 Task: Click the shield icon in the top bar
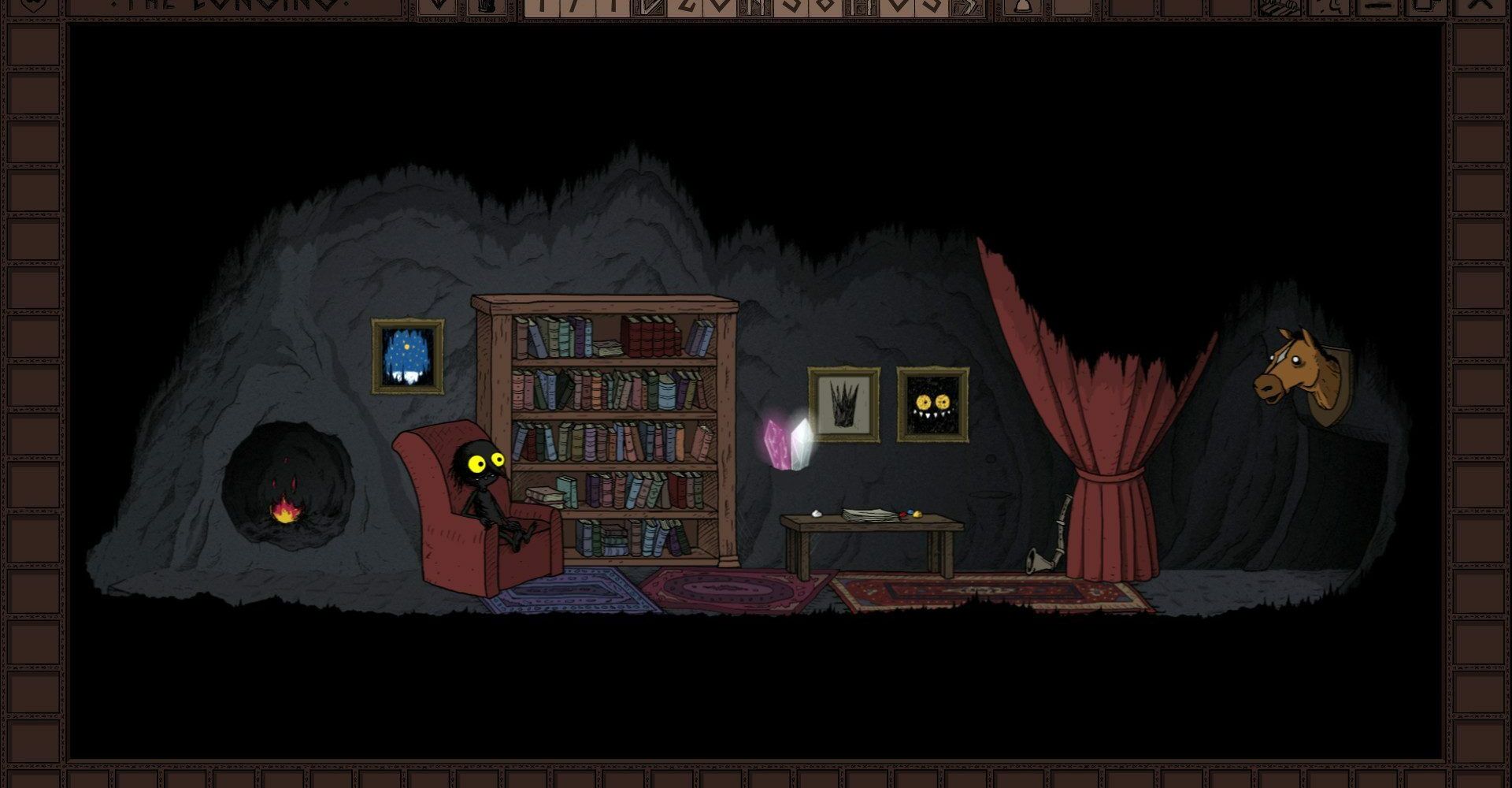tap(32, 5)
